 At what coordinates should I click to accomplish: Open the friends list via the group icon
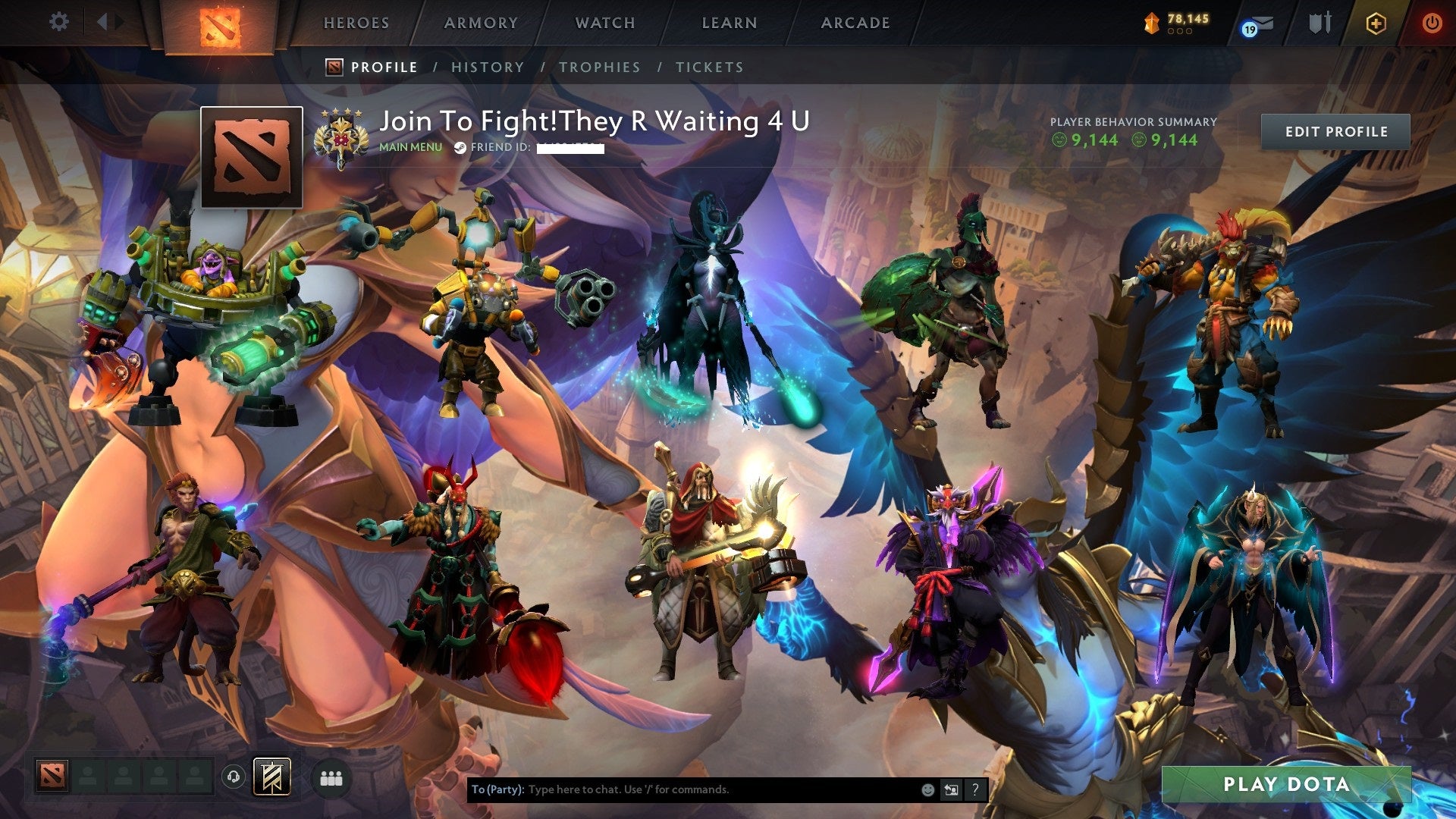(331, 777)
